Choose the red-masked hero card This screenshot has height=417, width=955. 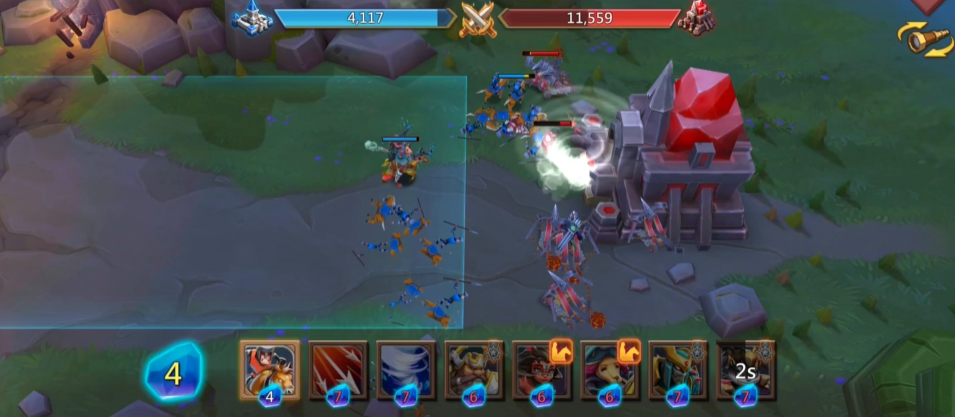[x=541, y=369]
